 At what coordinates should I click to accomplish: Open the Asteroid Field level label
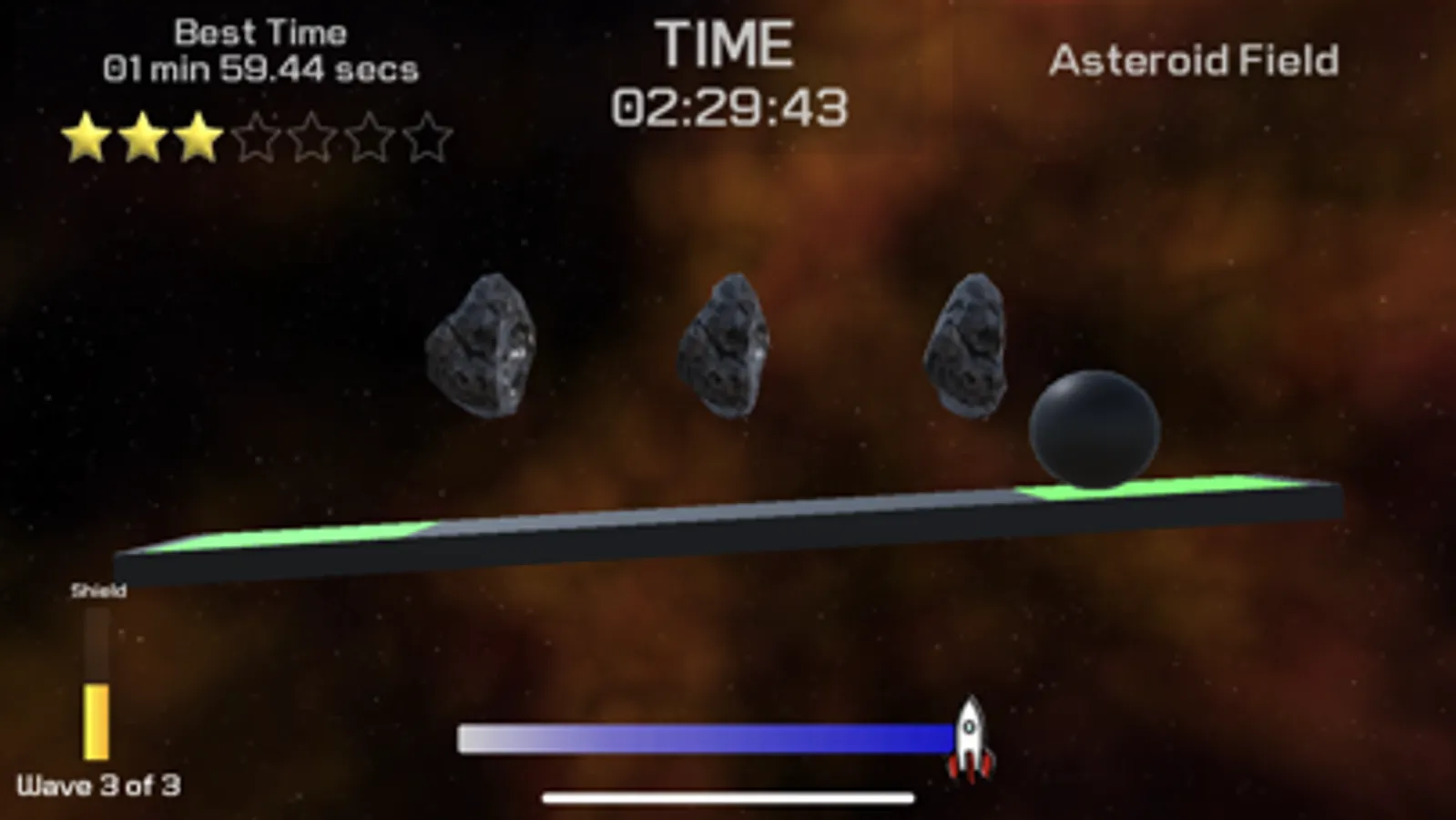pos(1194,60)
